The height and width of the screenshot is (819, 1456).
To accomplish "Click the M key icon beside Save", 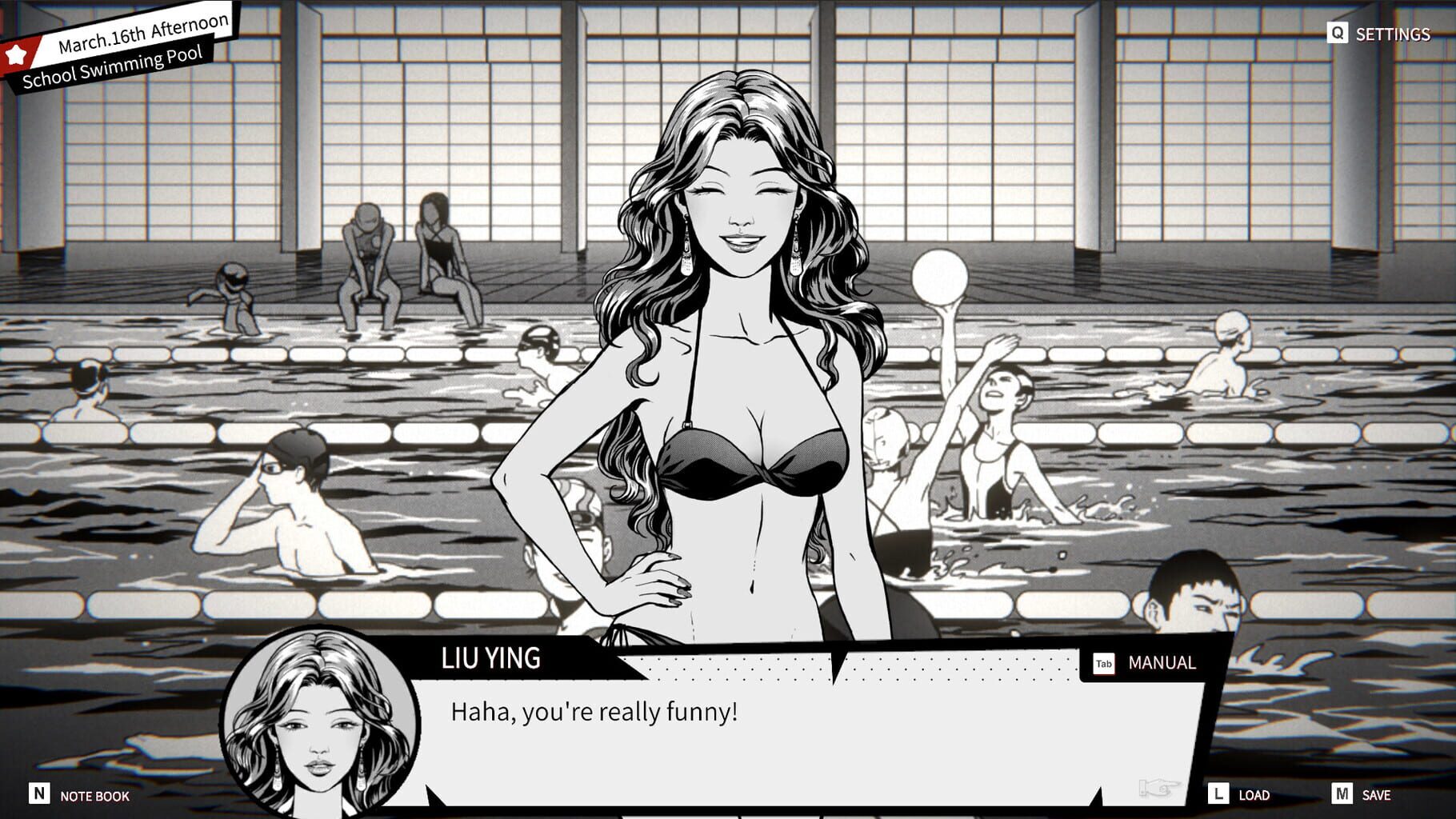I will [1342, 795].
